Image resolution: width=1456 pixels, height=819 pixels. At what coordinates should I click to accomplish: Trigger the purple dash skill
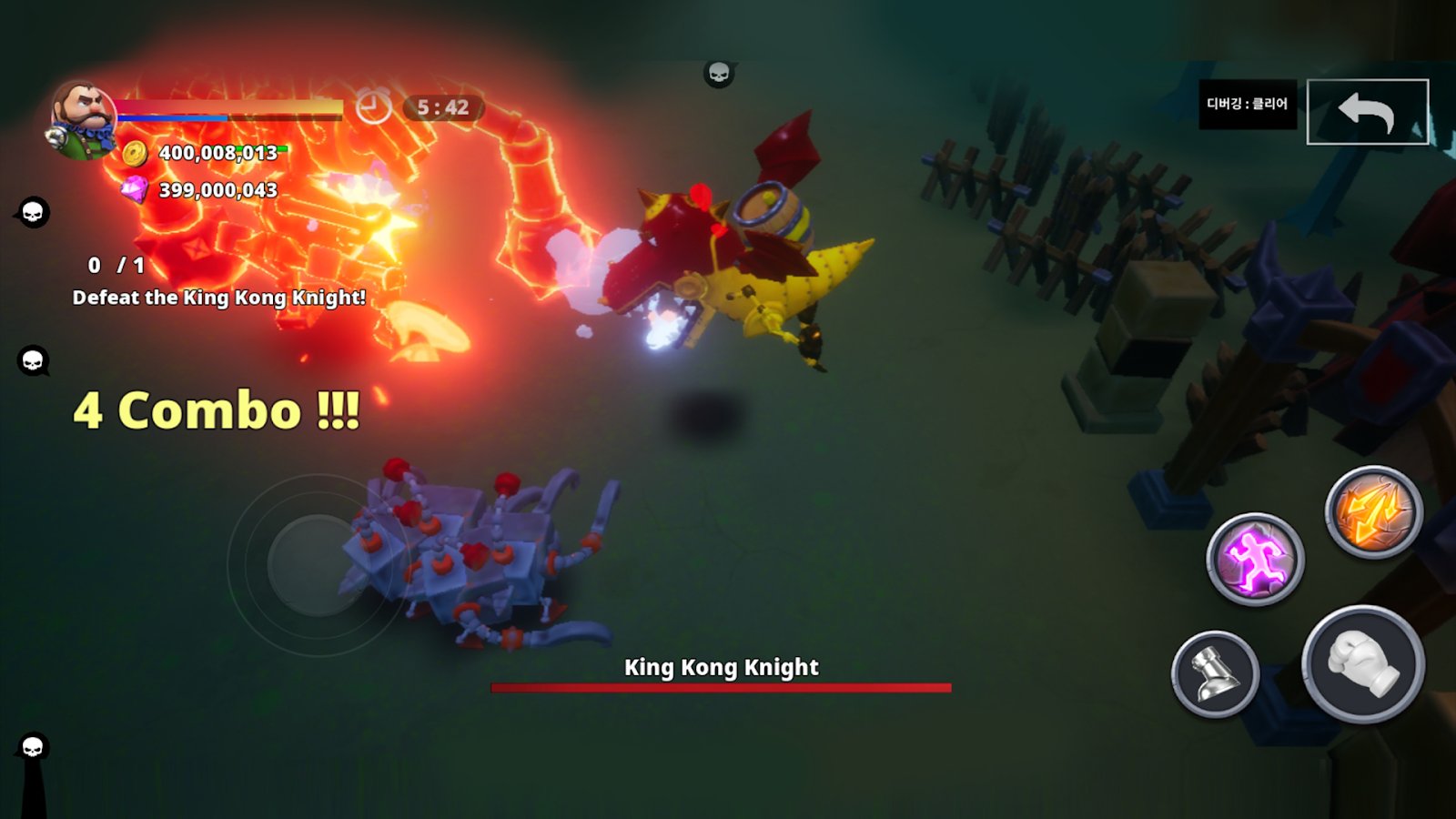tap(1255, 558)
